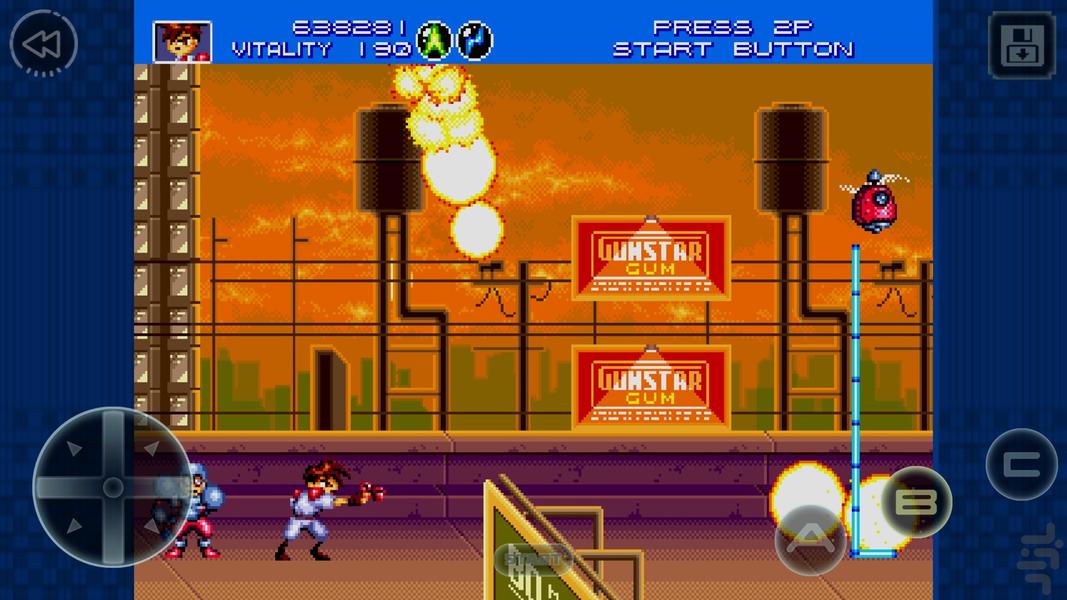This screenshot has width=1067, height=600.
Task: Select the blue lightning weapon icon
Action: (475, 41)
